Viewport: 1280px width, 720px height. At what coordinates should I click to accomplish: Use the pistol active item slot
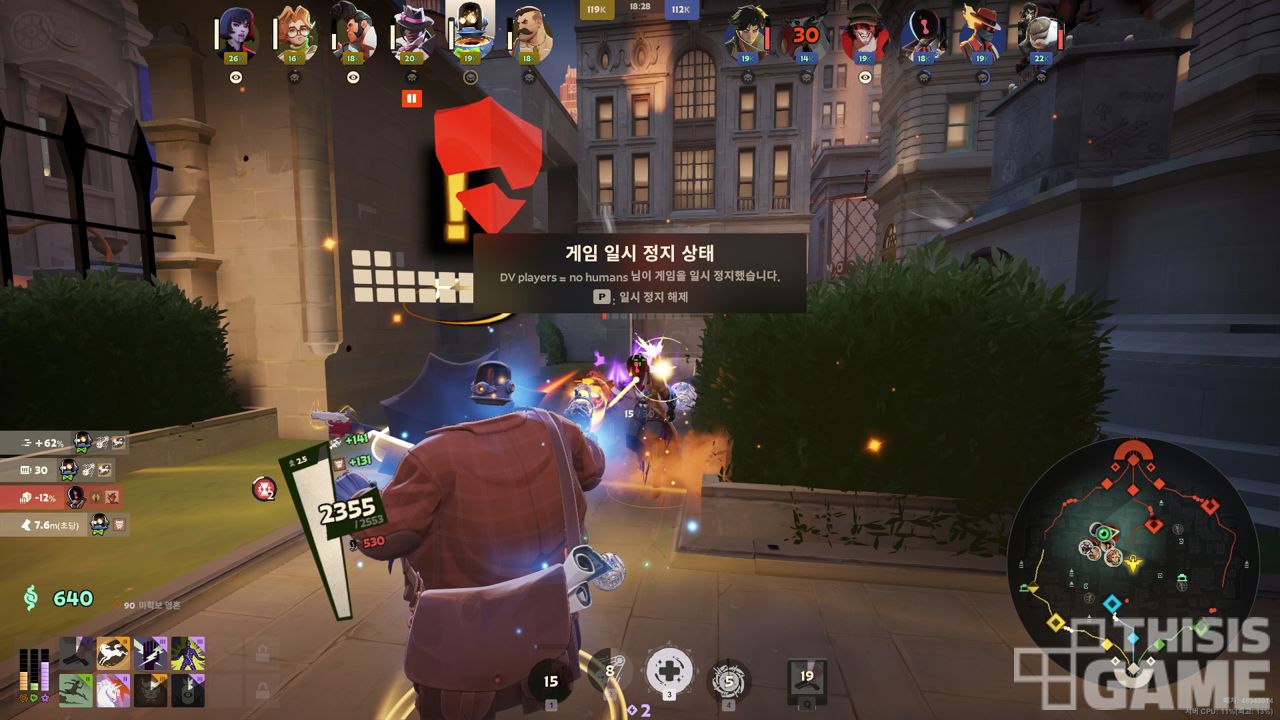point(75,653)
